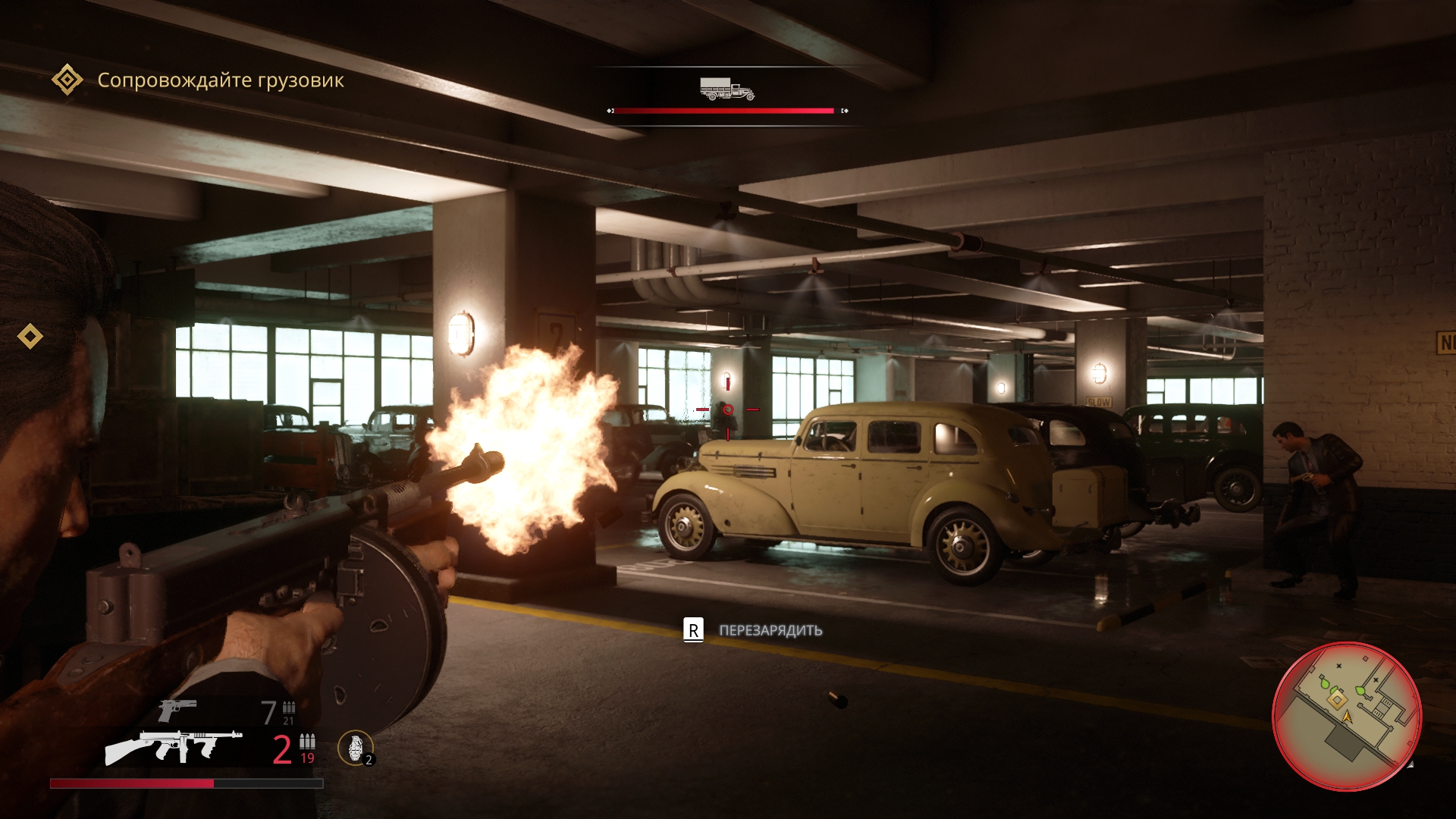Click the diamond waypoint marker at screen edge
The width and height of the screenshot is (1456, 819).
(30, 336)
